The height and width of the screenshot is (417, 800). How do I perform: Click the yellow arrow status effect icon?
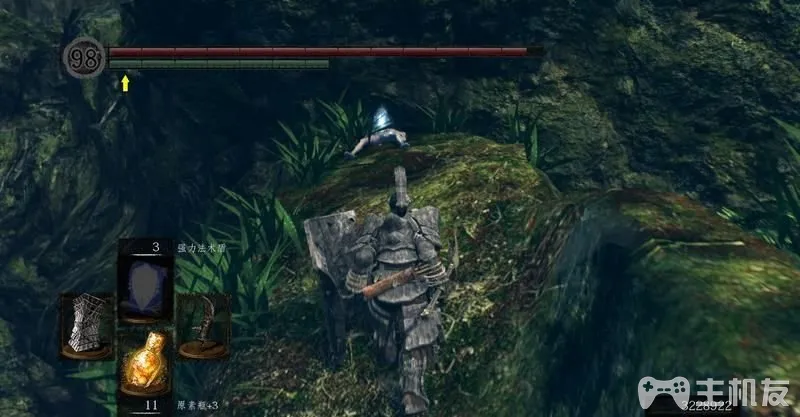coord(125,82)
